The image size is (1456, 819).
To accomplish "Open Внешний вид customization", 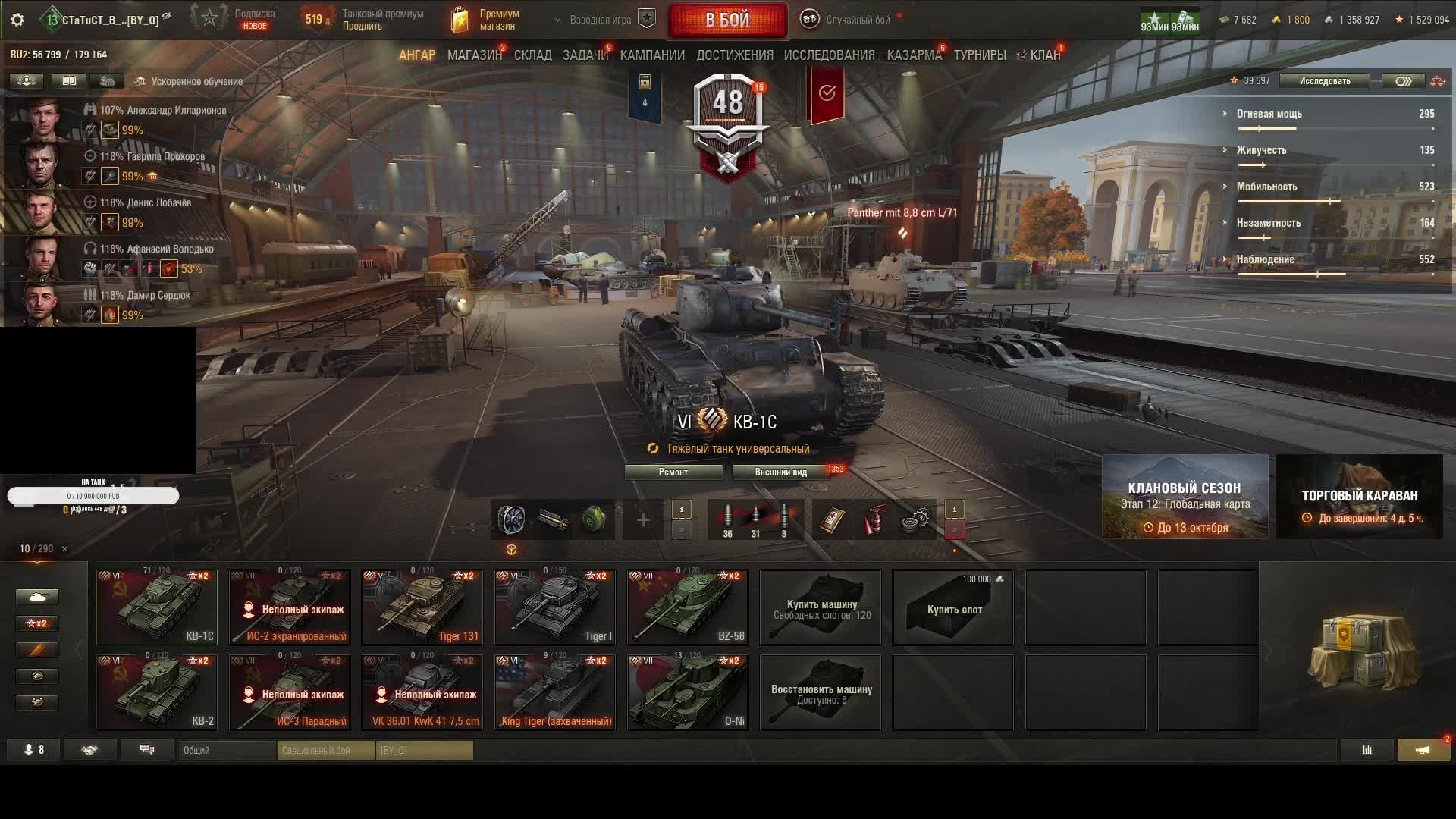I will [x=780, y=472].
